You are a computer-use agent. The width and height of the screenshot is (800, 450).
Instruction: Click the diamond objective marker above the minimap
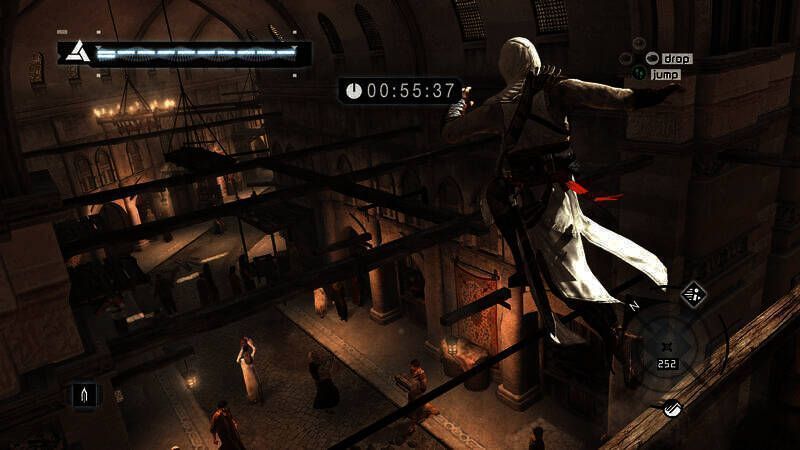pos(694,294)
